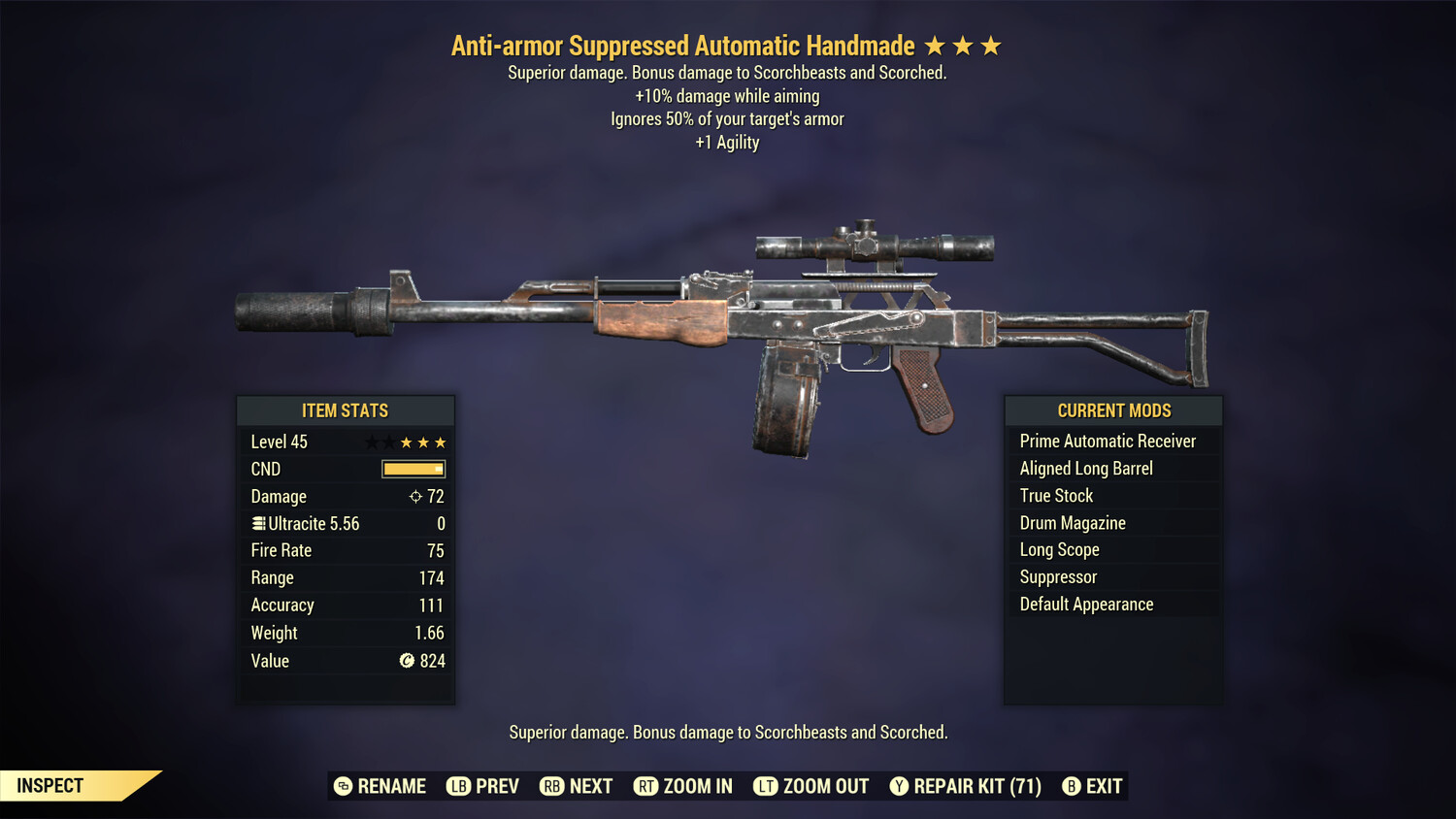Click the B Exit icon
The width and height of the screenshot is (1456, 819).
coord(1072,786)
